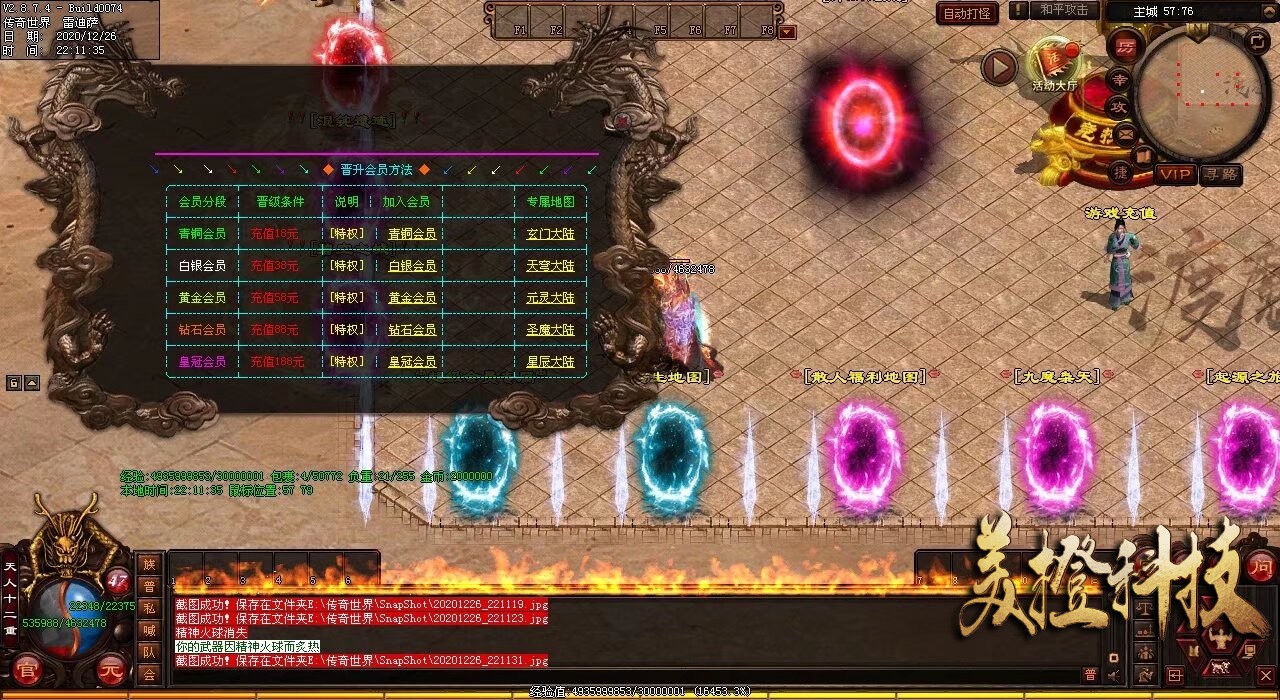1280x700 pixels.
Task: Join the 青铜会员 membership link
Action: pyautogui.click(x=412, y=234)
